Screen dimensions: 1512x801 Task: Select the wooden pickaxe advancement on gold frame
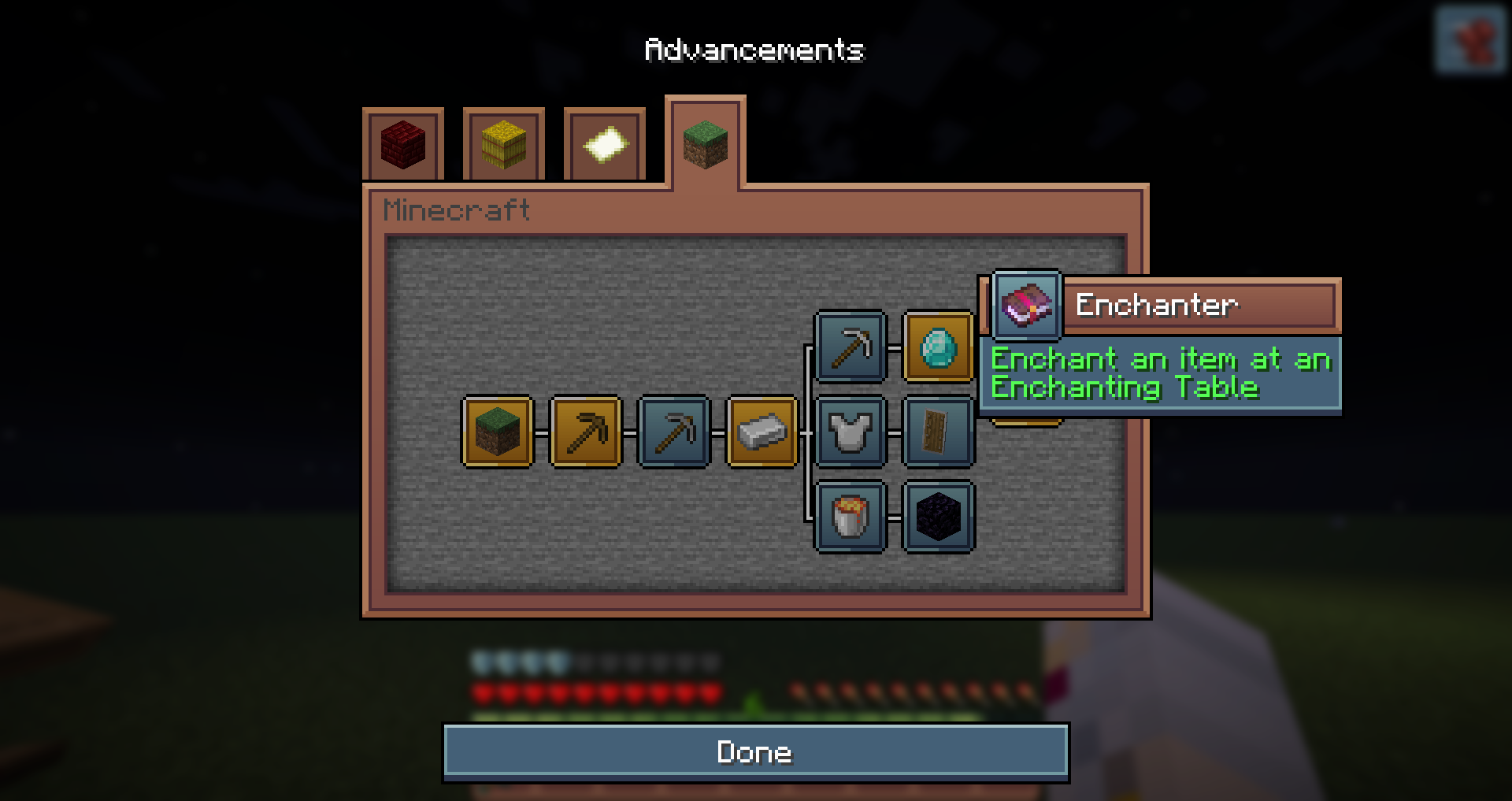pyautogui.click(x=586, y=432)
